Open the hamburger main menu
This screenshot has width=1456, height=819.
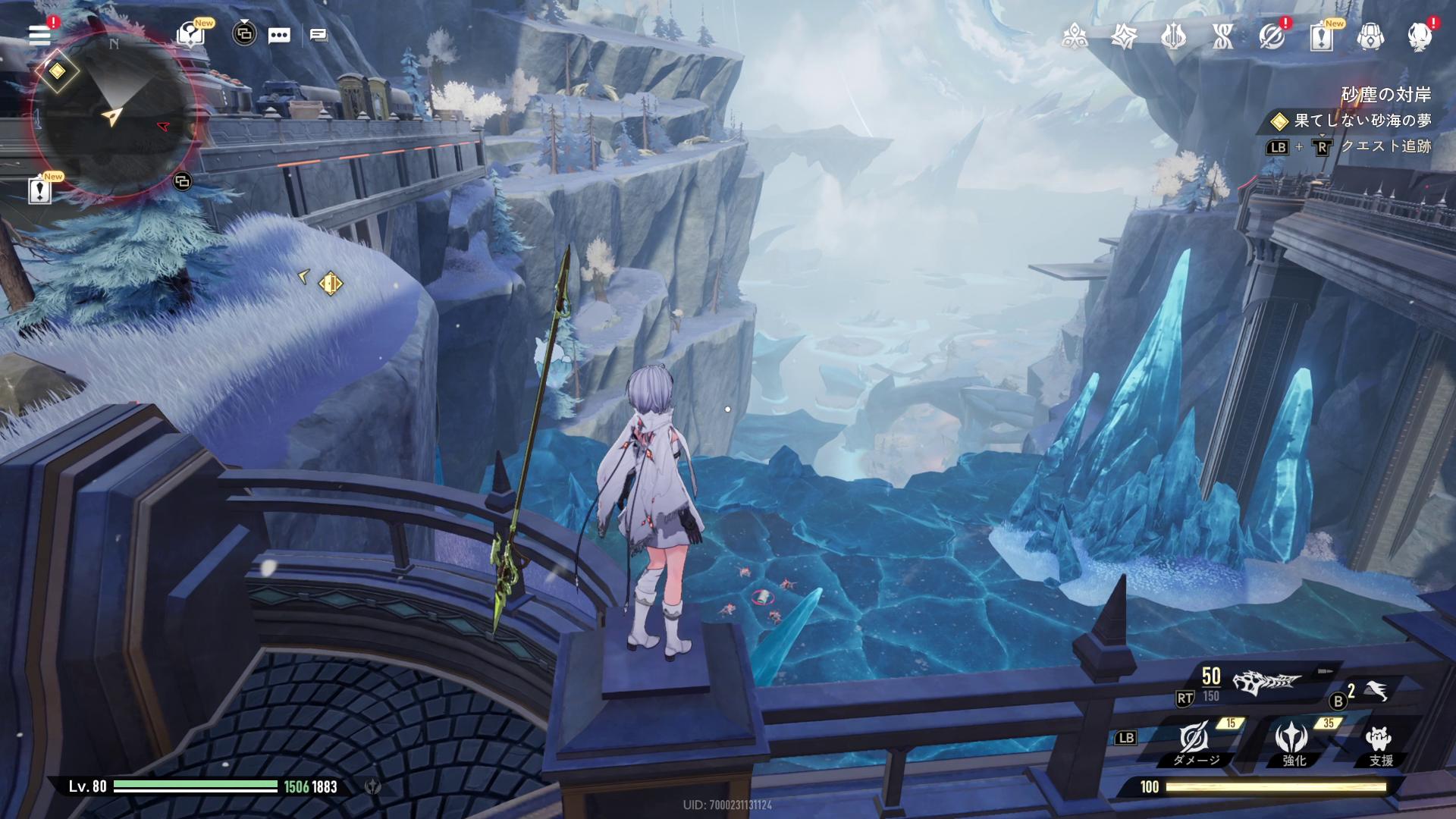tap(40, 35)
